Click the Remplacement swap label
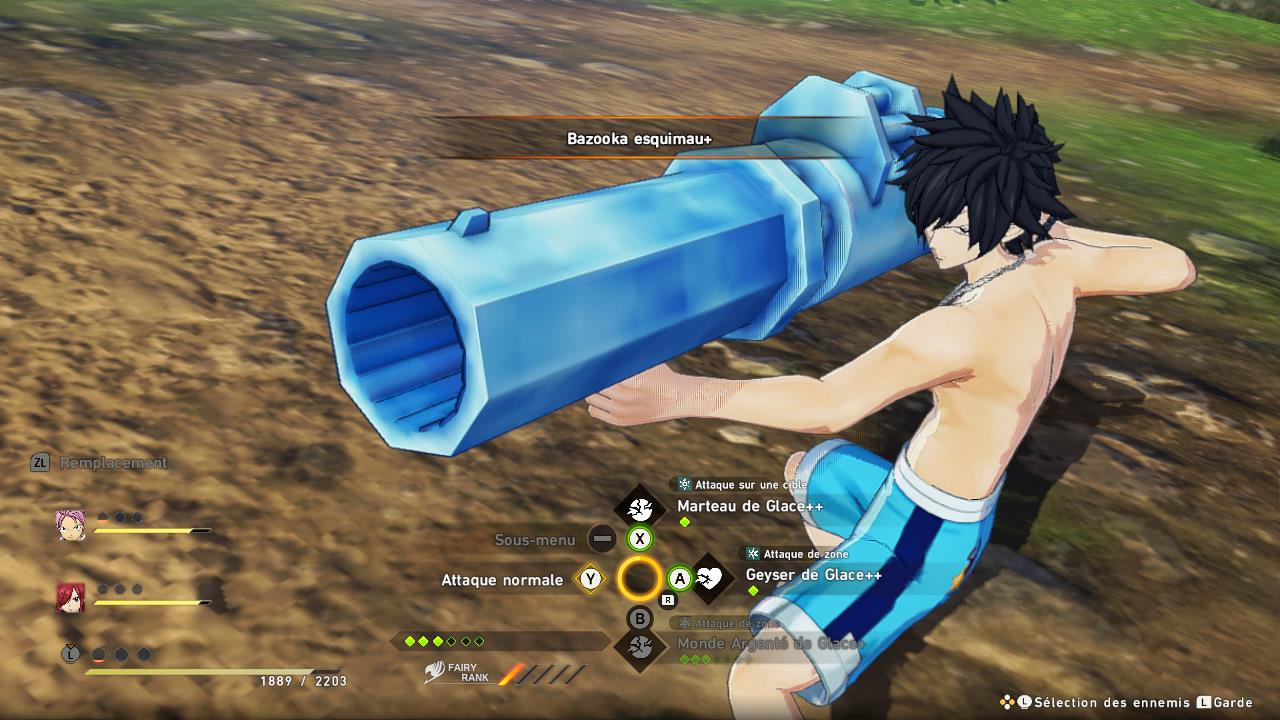Screen dimensions: 1280x720 click(x=113, y=463)
